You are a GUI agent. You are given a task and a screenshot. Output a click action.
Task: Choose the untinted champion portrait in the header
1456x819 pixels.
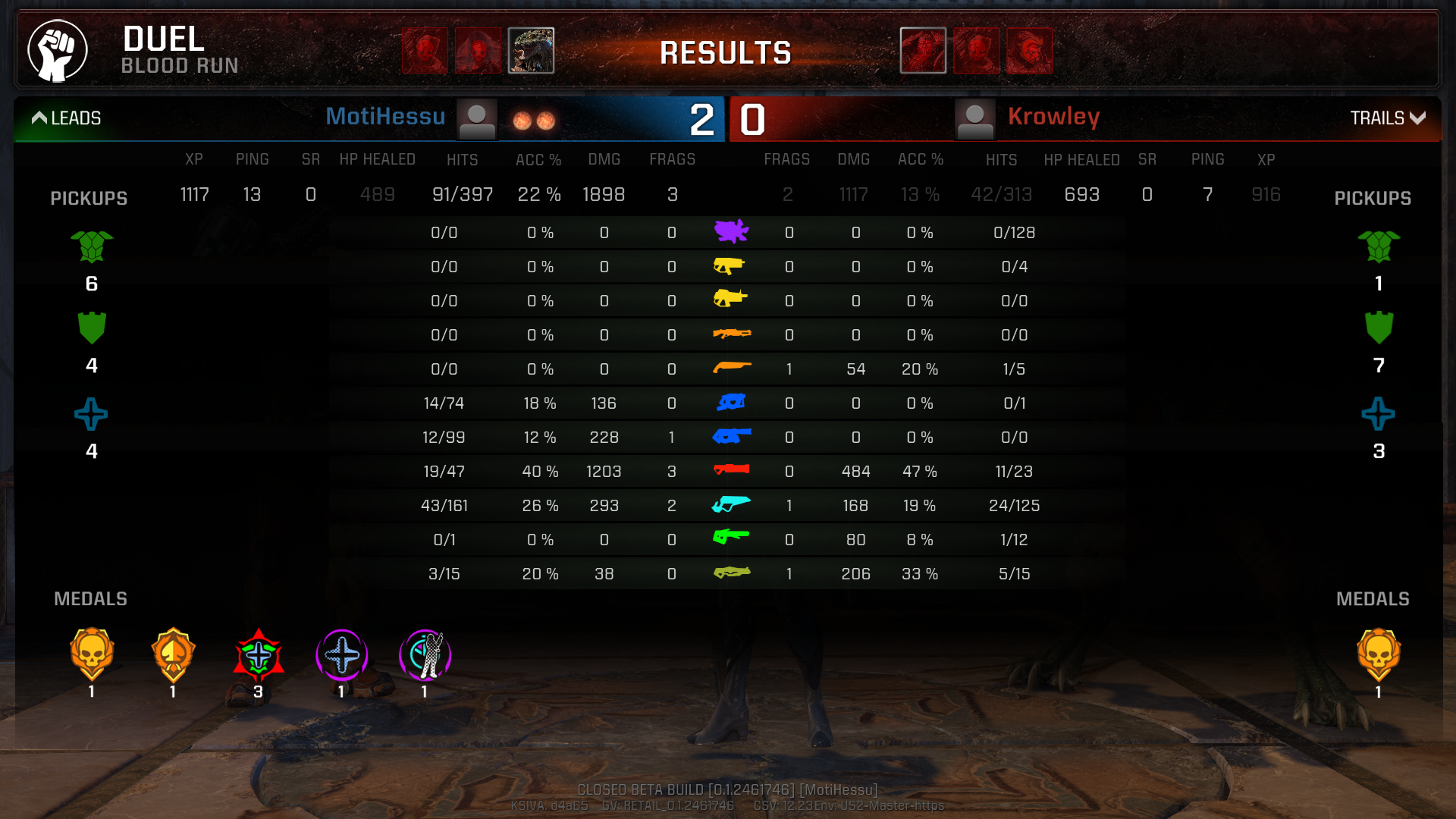click(x=531, y=51)
